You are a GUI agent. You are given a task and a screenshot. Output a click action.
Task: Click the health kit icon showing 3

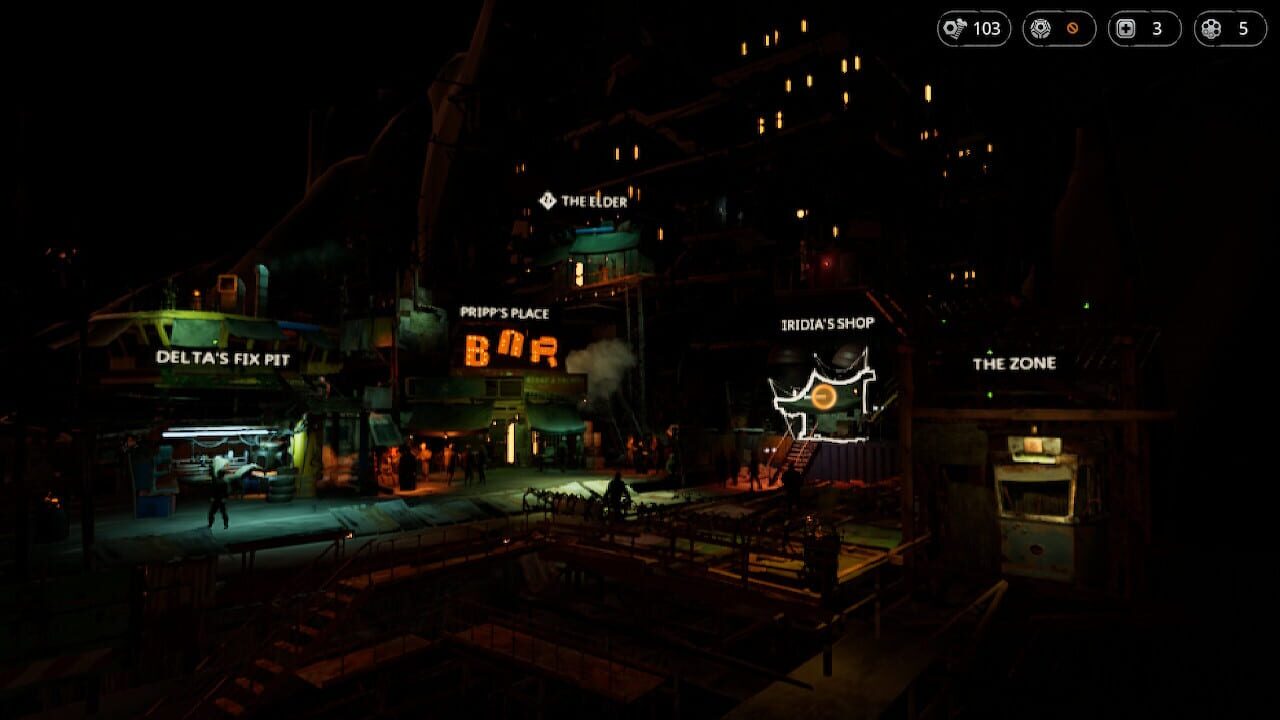tap(1128, 29)
